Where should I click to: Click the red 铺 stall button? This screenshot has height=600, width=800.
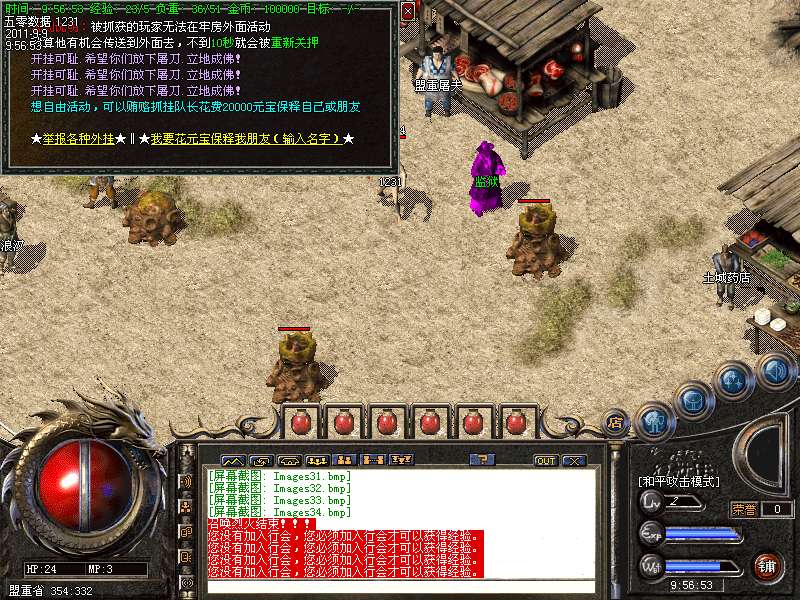766,565
